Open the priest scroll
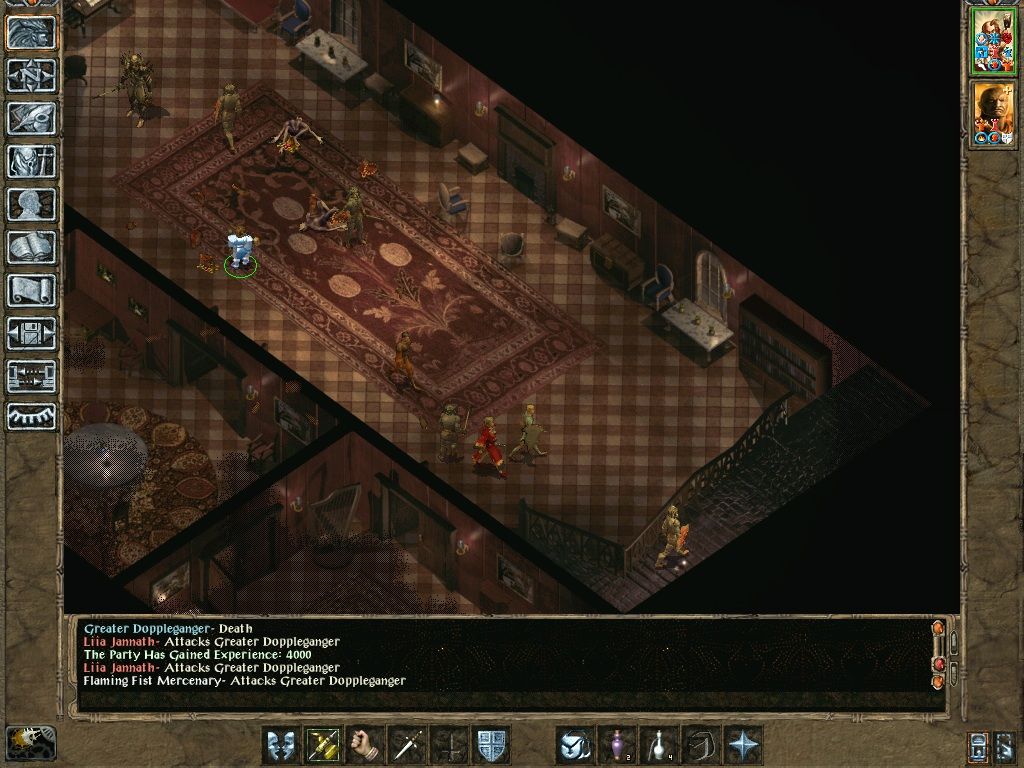This screenshot has width=1024, height=768. (32, 290)
